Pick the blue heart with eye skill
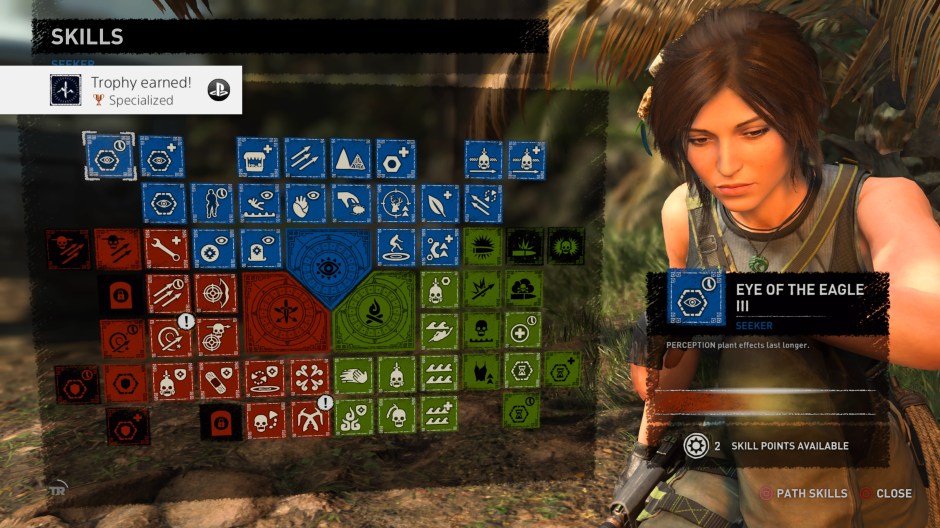Image resolution: width=940 pixels, height=528 pixels. point(305,203)
